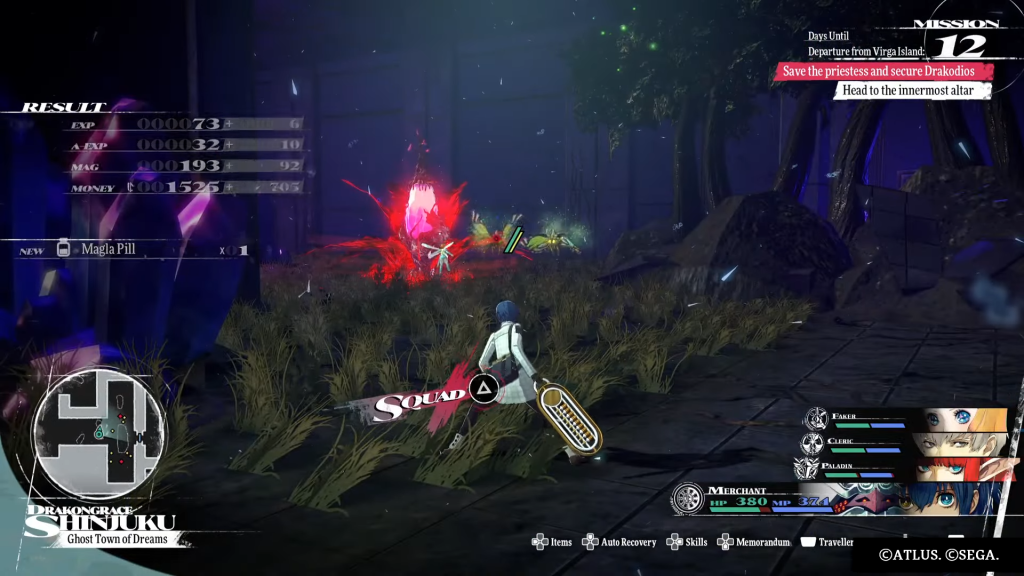
Task: Use the Auto Recovery shortcut
Action: click(618, 542)
